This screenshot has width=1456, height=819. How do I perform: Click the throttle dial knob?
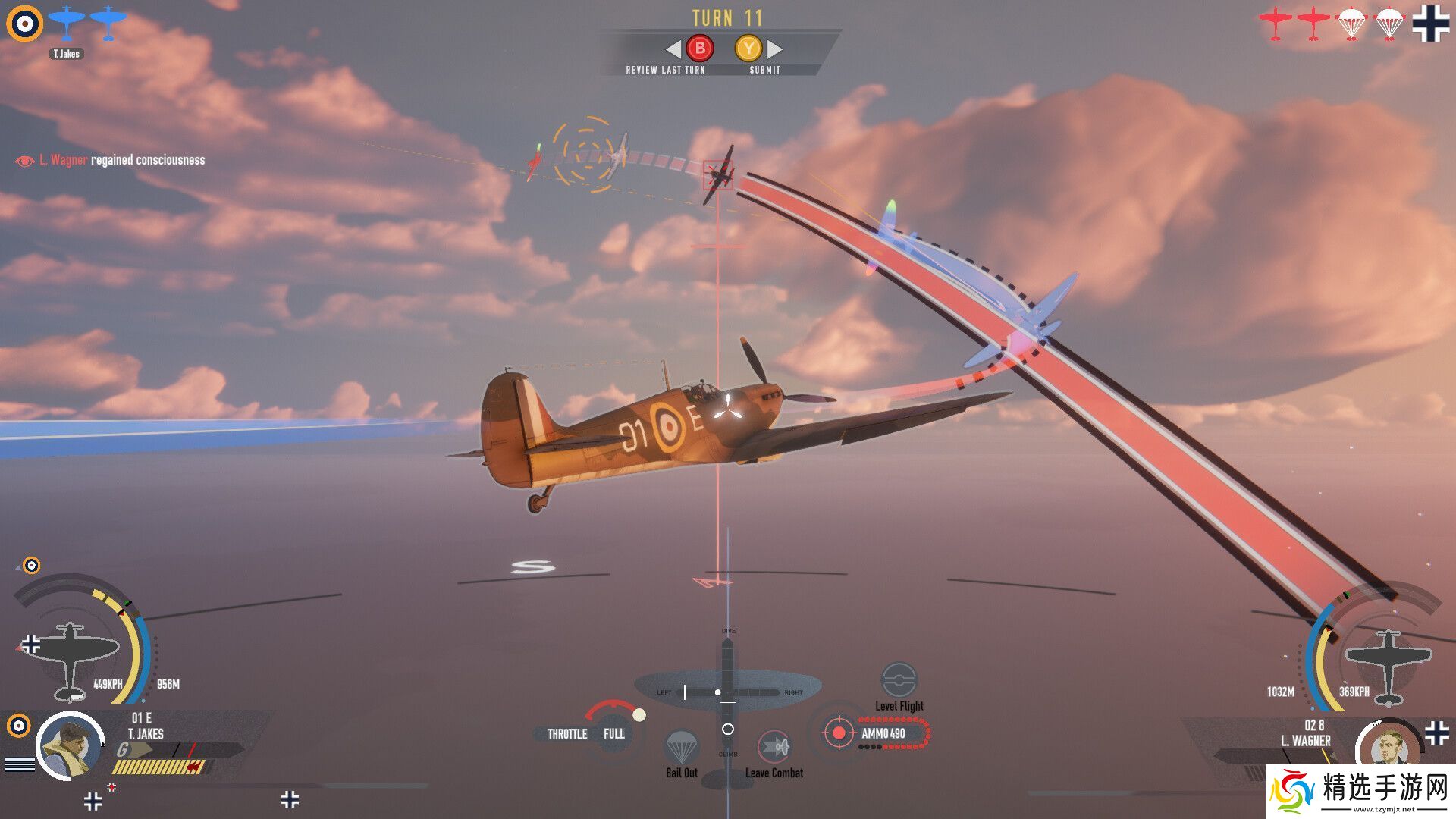coord(639,715)
